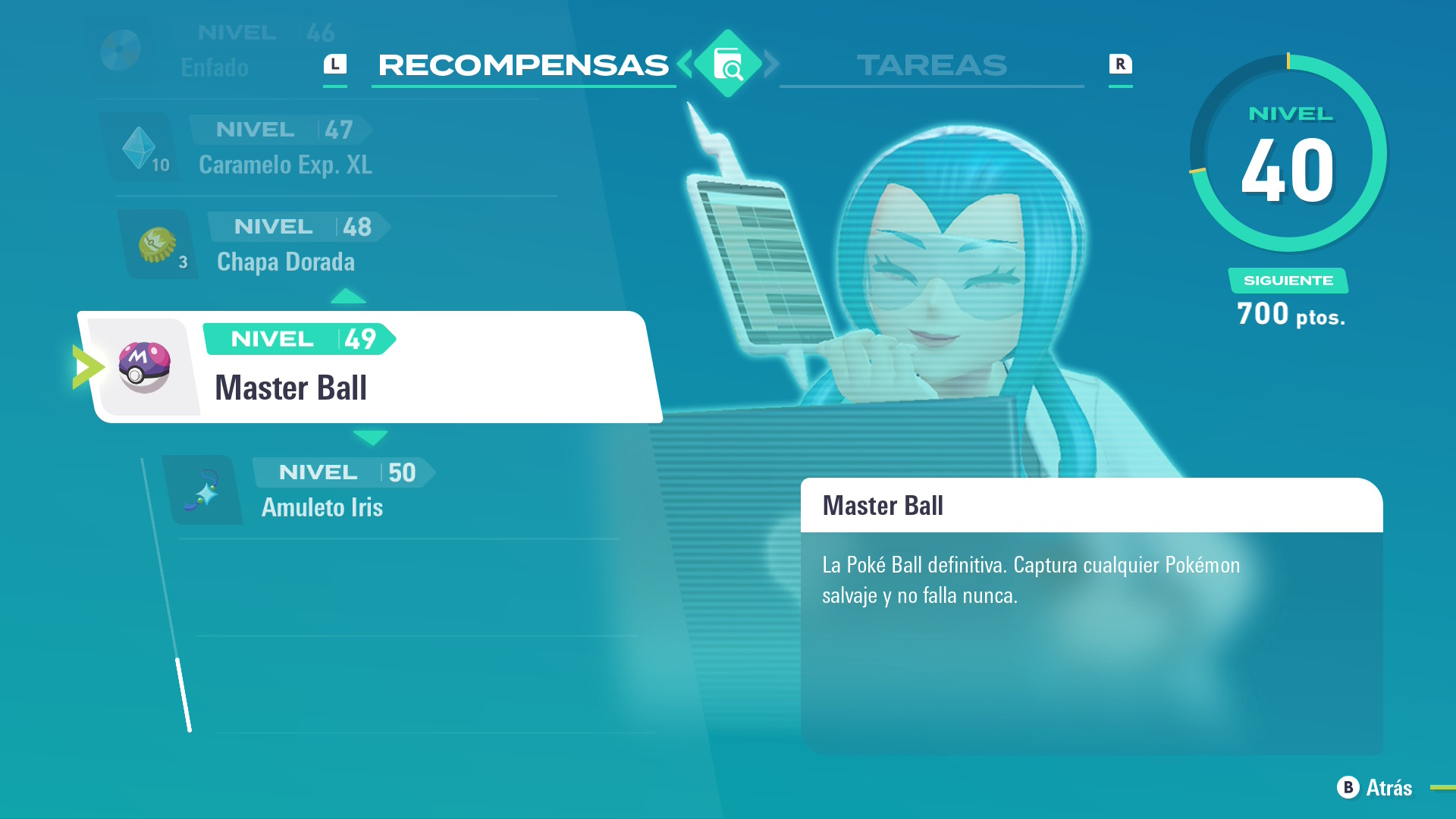The width and height of the screenshot is (1456, 819).
Task: Open the right chevron beside the journal icon
Action: pyautogui.click(x=772, y=65)
